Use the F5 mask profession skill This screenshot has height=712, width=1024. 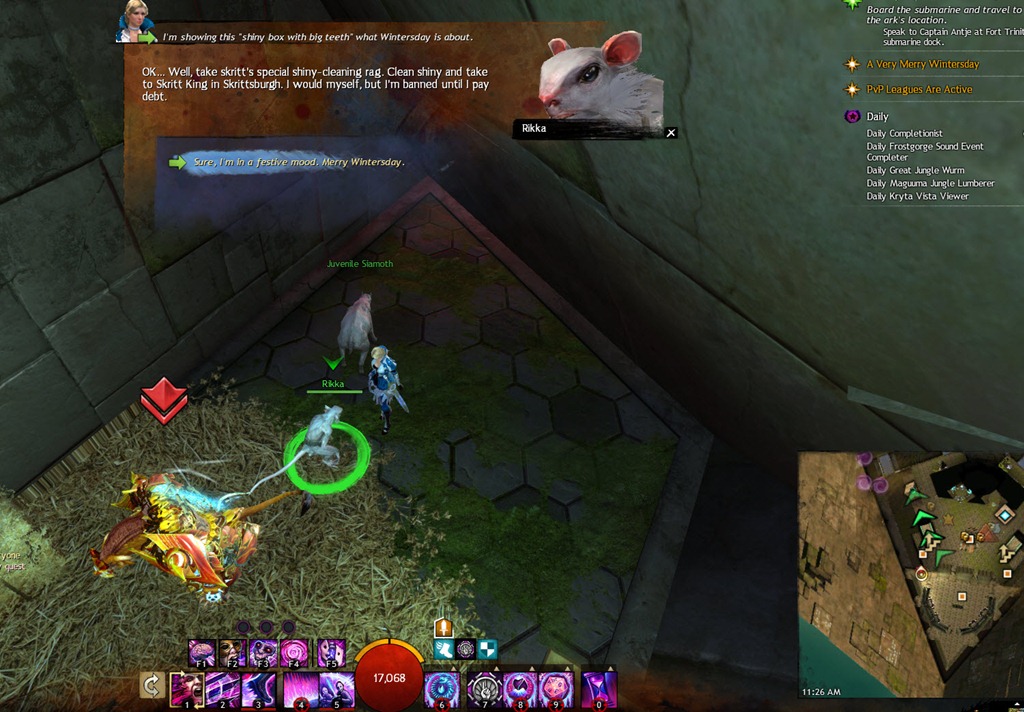pos(331,653)
